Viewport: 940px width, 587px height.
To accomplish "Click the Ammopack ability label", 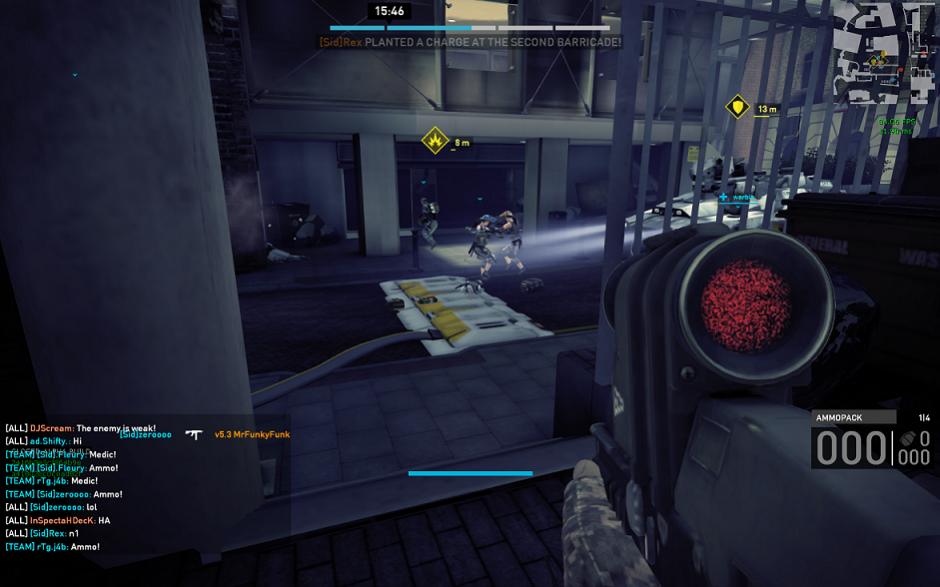I will point(840,417).
